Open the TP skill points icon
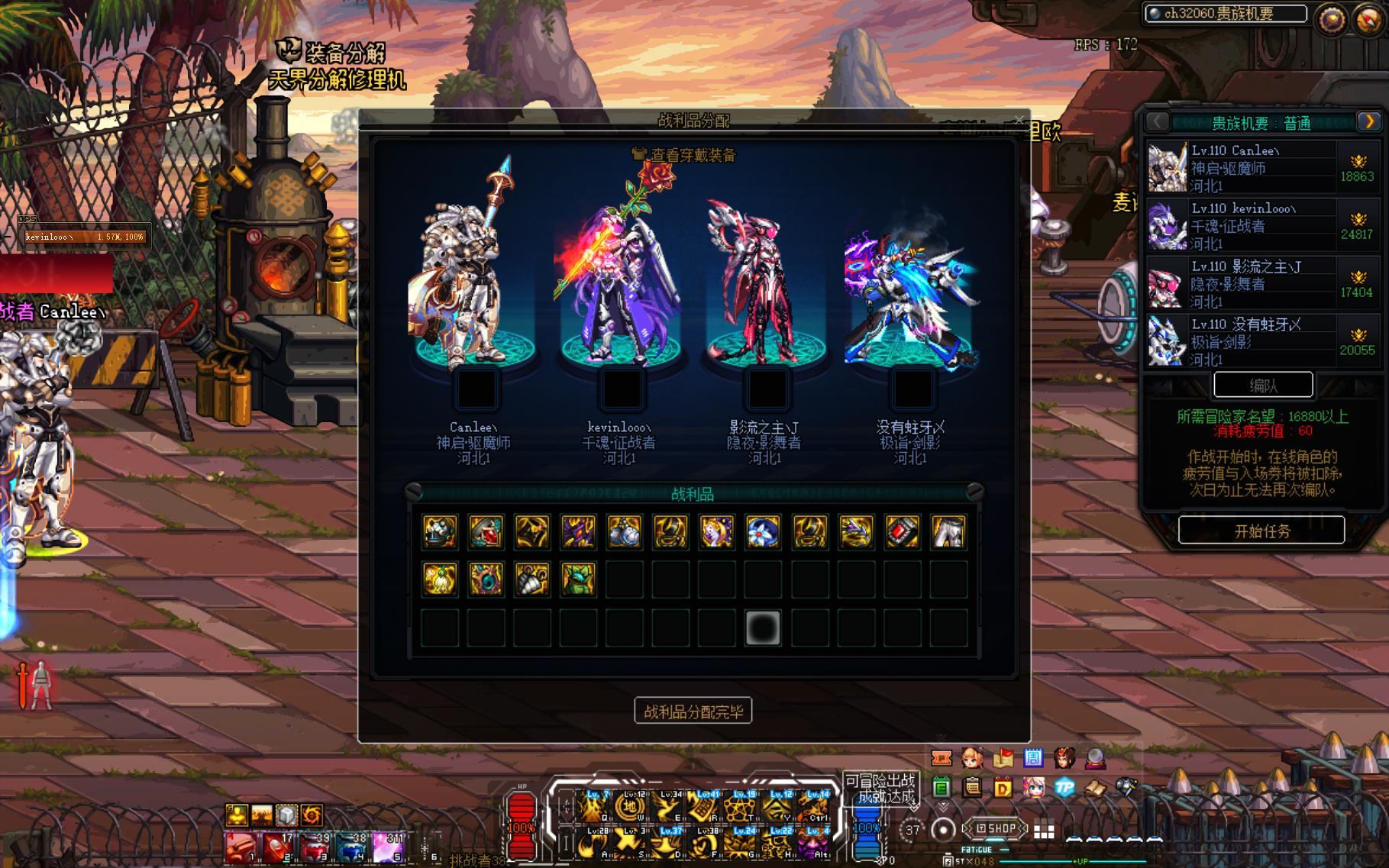 point(1064,787)
